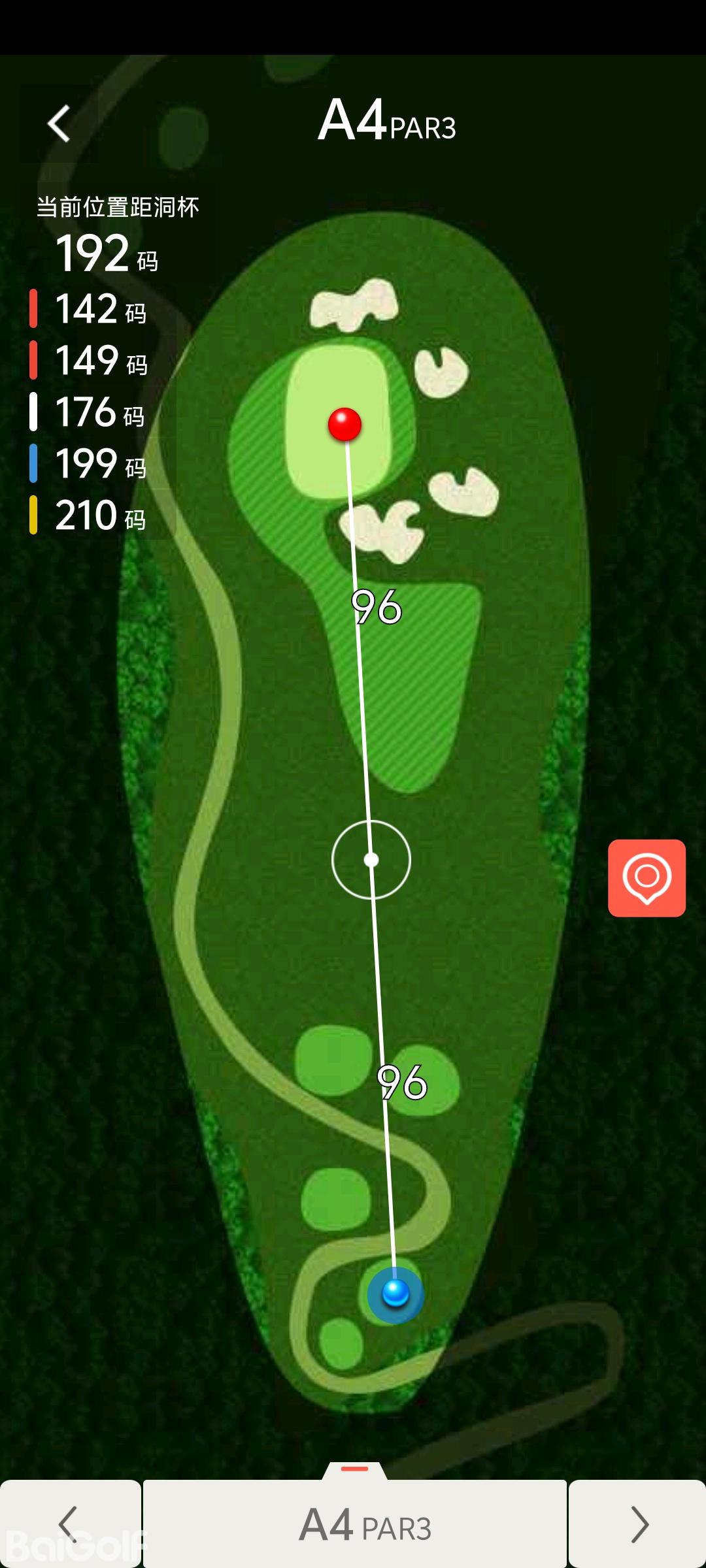Go to the previous hole
The height and width of the screenshot is (1568, 706).
[x=69, y=1524]
